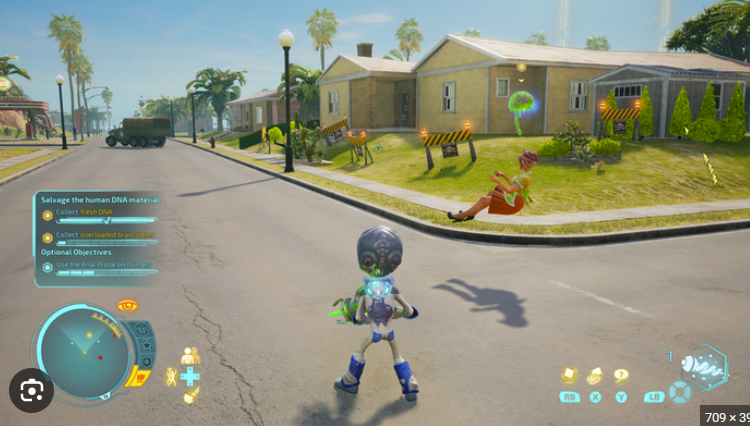Viewport: 750px width, 426px height.
Task: Select the two-humans icon above the cross
Action: pyautogui.click(x=190, y=356)
